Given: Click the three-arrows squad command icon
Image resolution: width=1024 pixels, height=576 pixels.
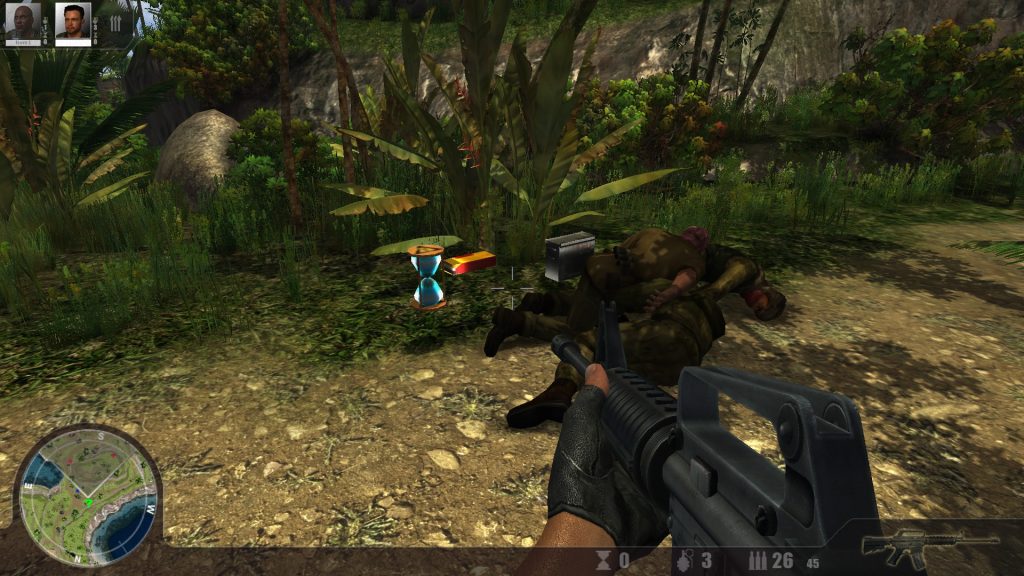Looking at the screenshot, I should (115, 22).
